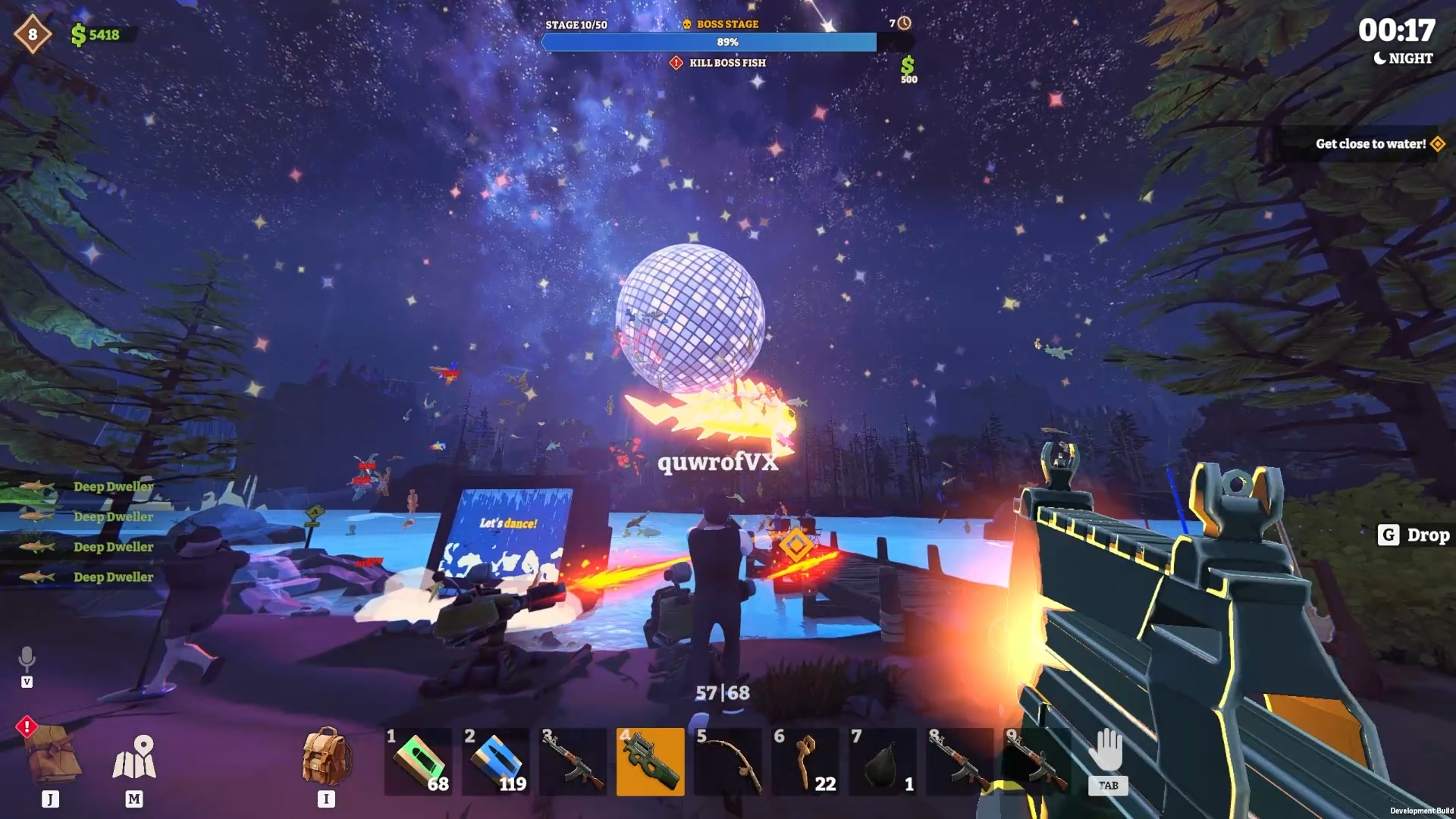
Task: Click the level 8 diamond badge
Action: (33, 34)
